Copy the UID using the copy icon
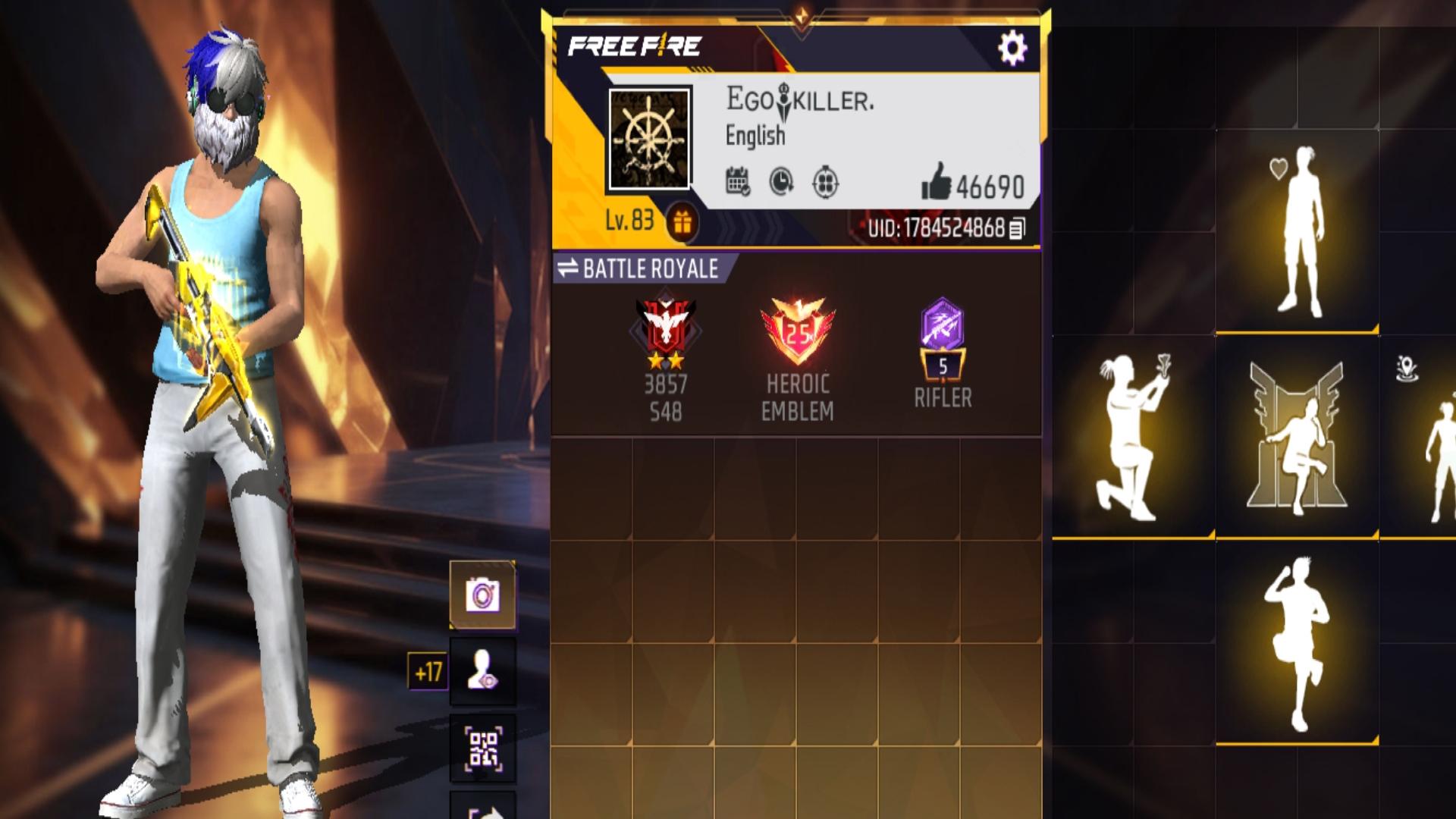Screen dimensions: 1456x819 click(1017, 228)
